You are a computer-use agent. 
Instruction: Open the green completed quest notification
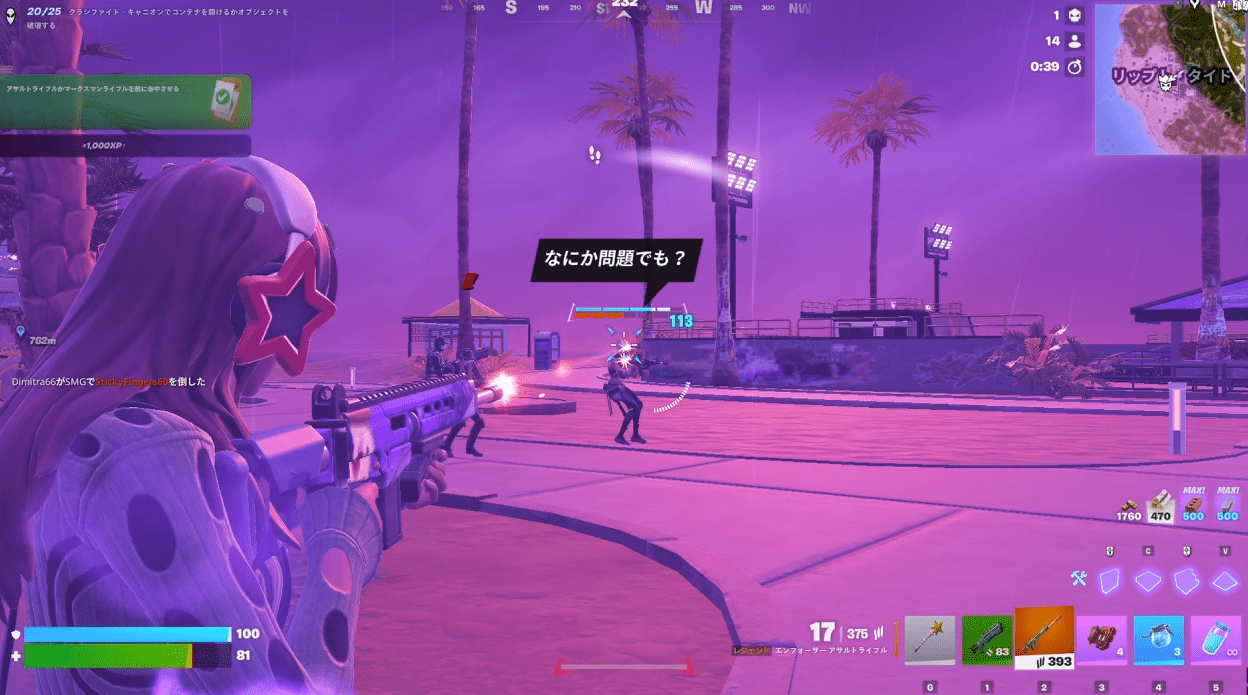[x=125, y=101]
